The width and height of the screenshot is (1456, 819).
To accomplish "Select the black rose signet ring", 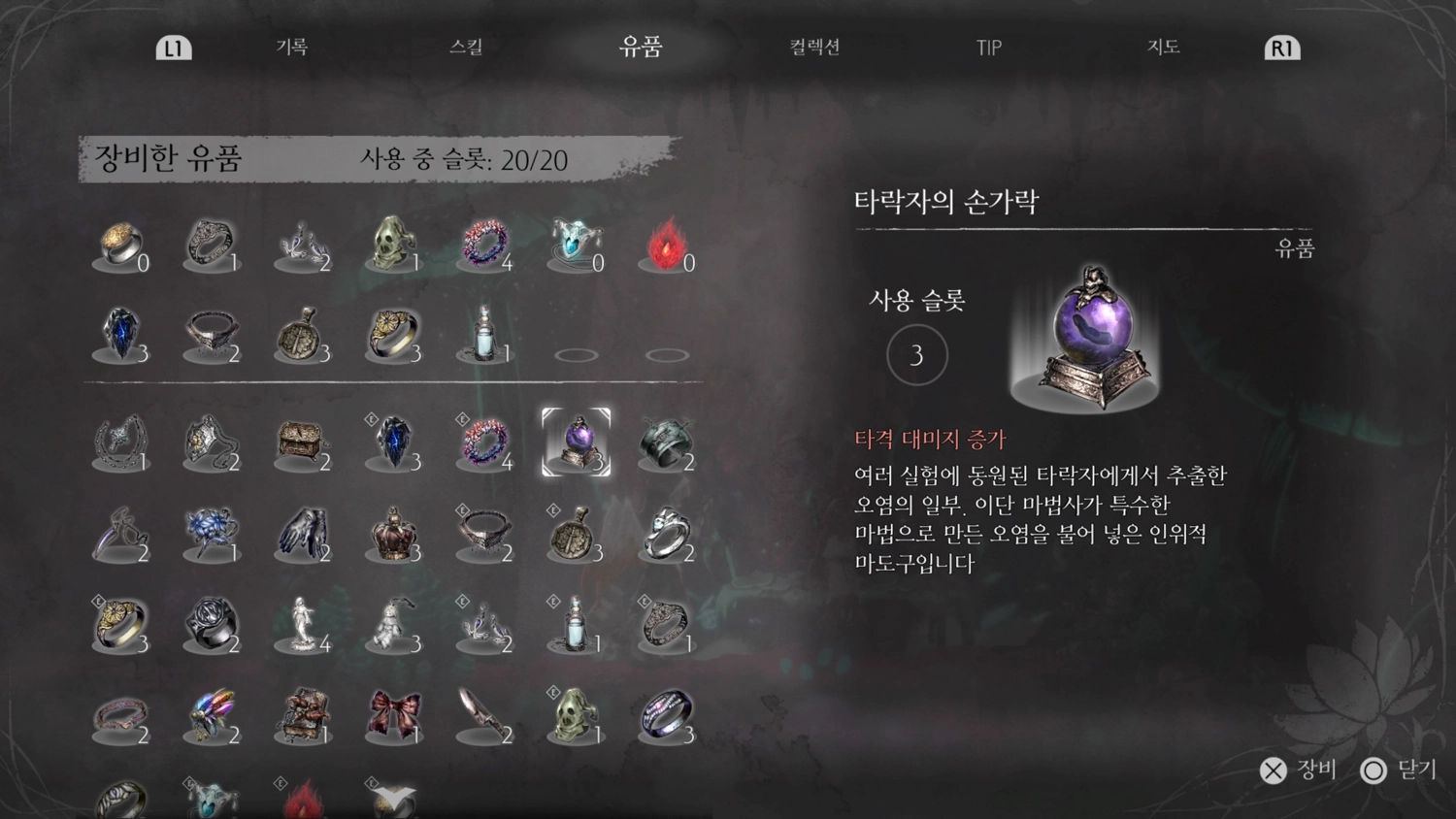I will pos(212,623).
